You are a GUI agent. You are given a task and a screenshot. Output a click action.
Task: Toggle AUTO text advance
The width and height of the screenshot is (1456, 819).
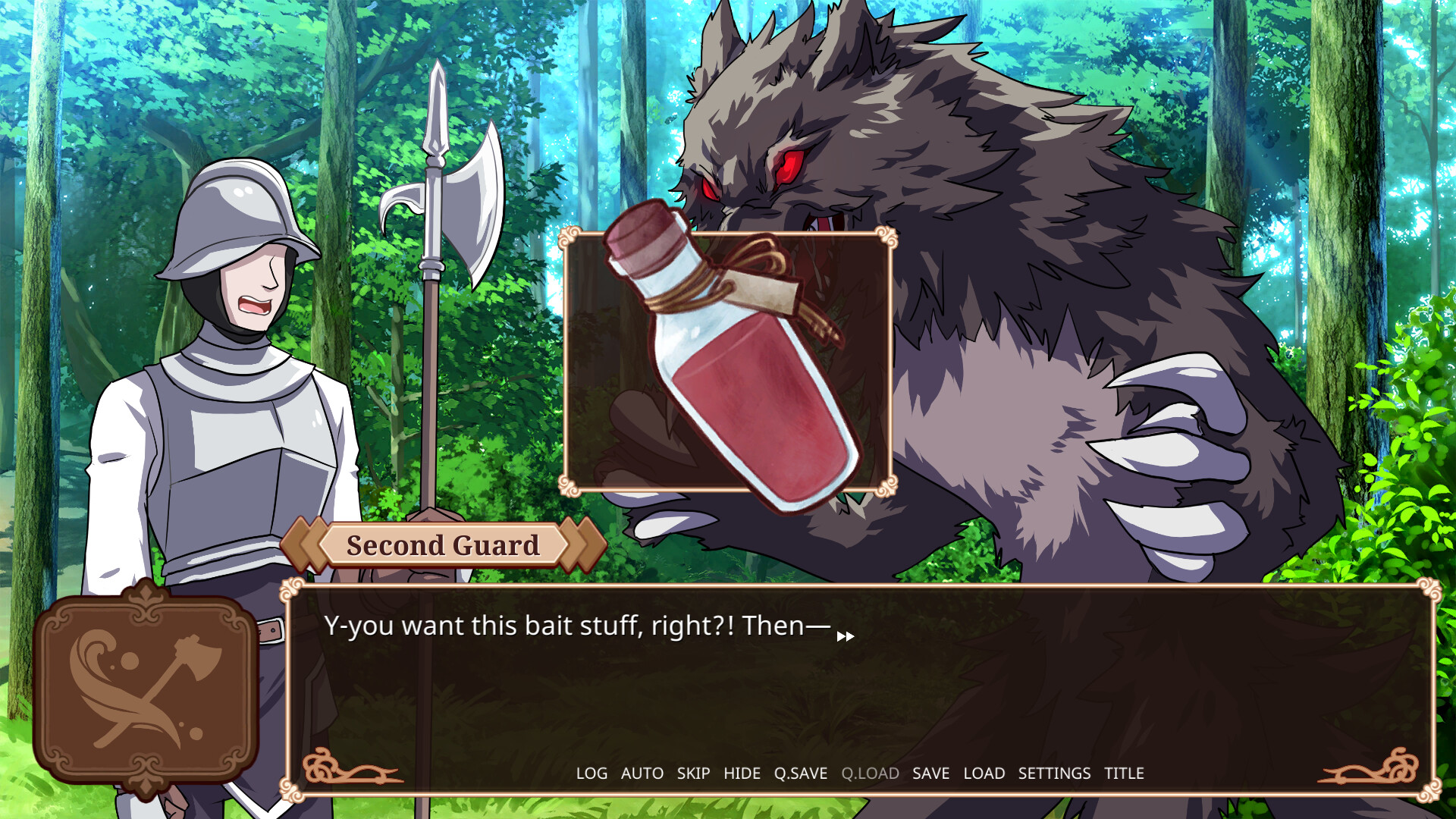[x=642, y=773]
